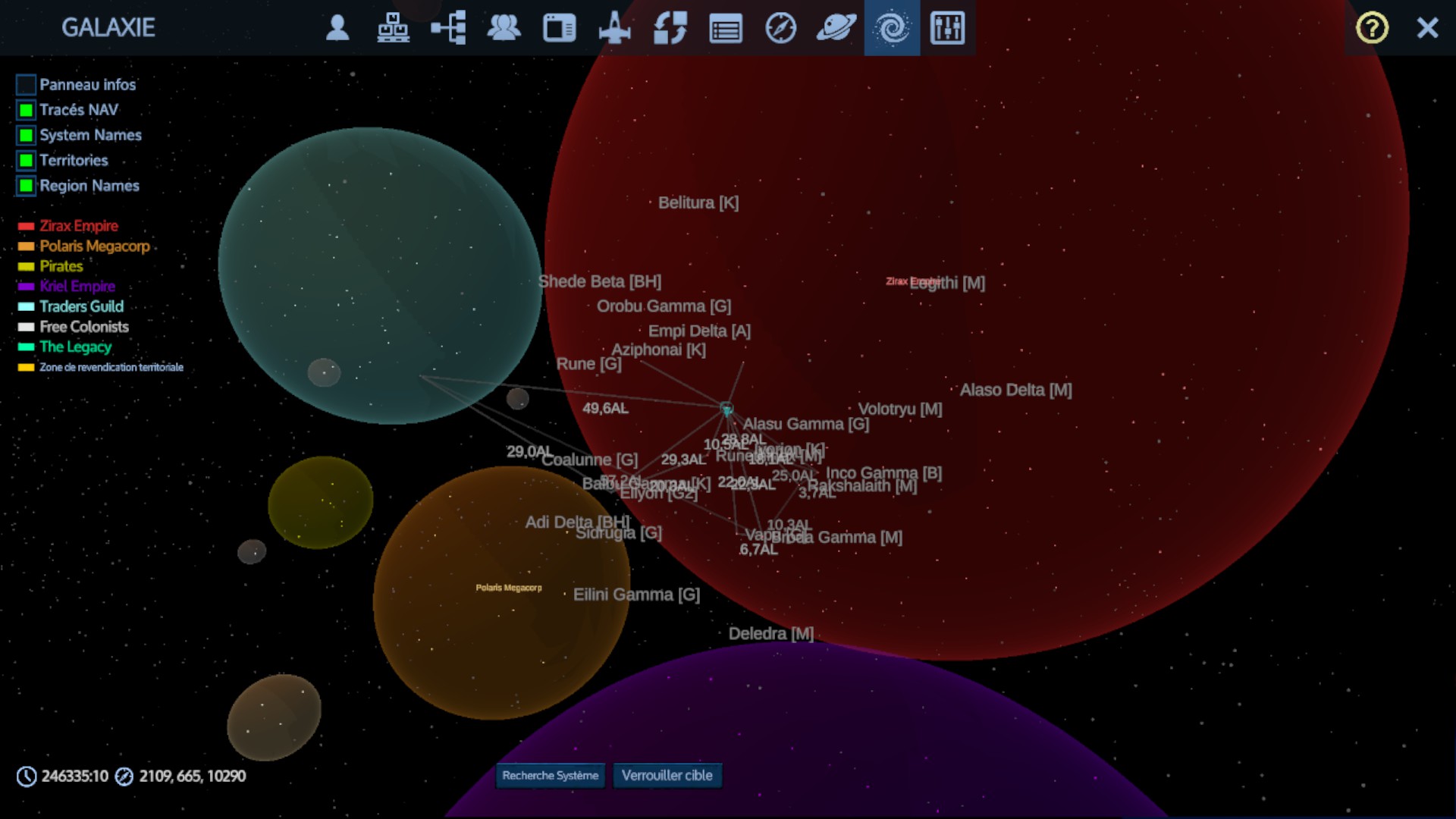1456x819 pixels.
Task: Disable the Tracés NAV checkbox
Action: (27, 110)
